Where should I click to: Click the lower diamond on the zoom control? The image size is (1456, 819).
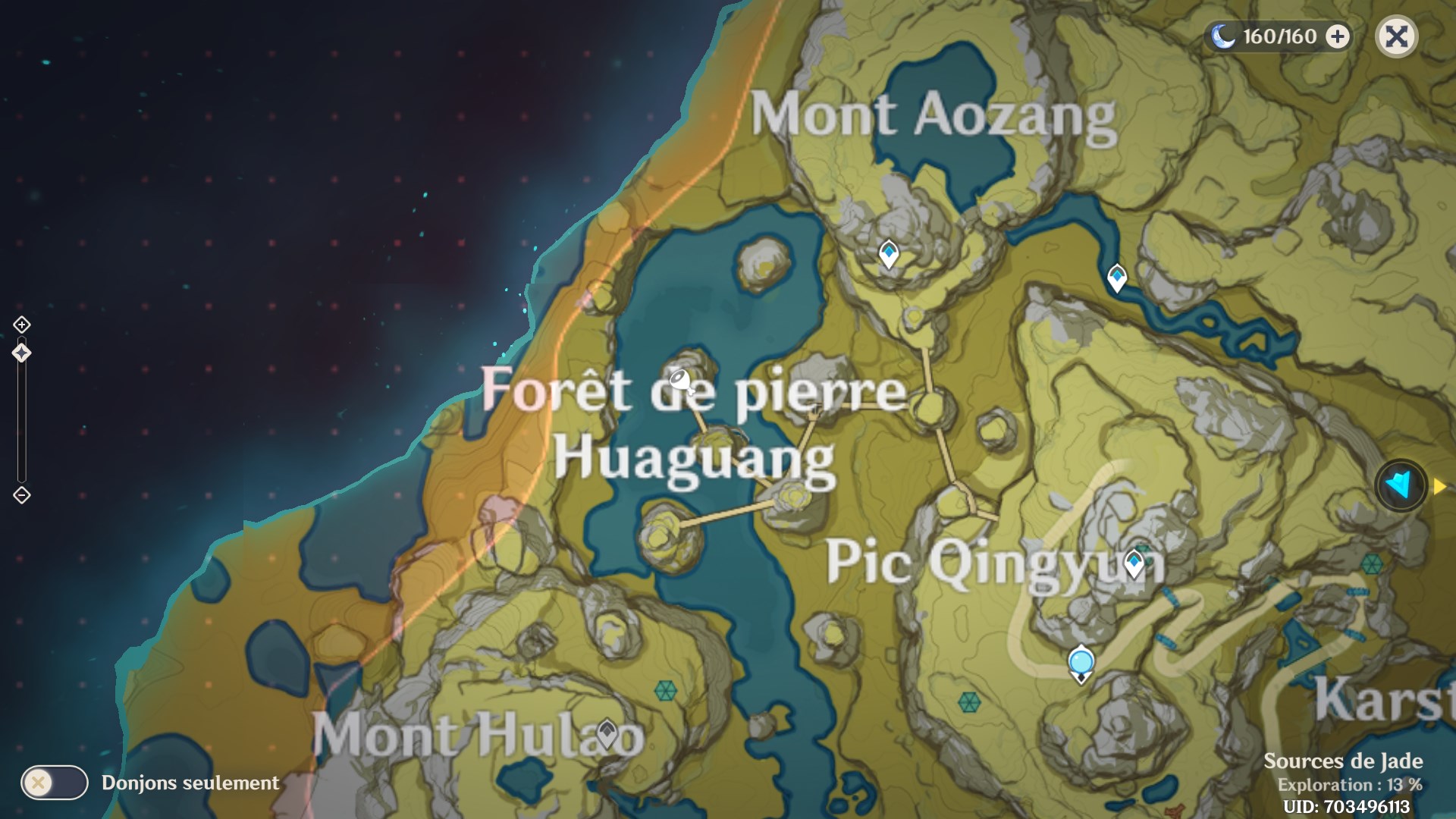22,494
